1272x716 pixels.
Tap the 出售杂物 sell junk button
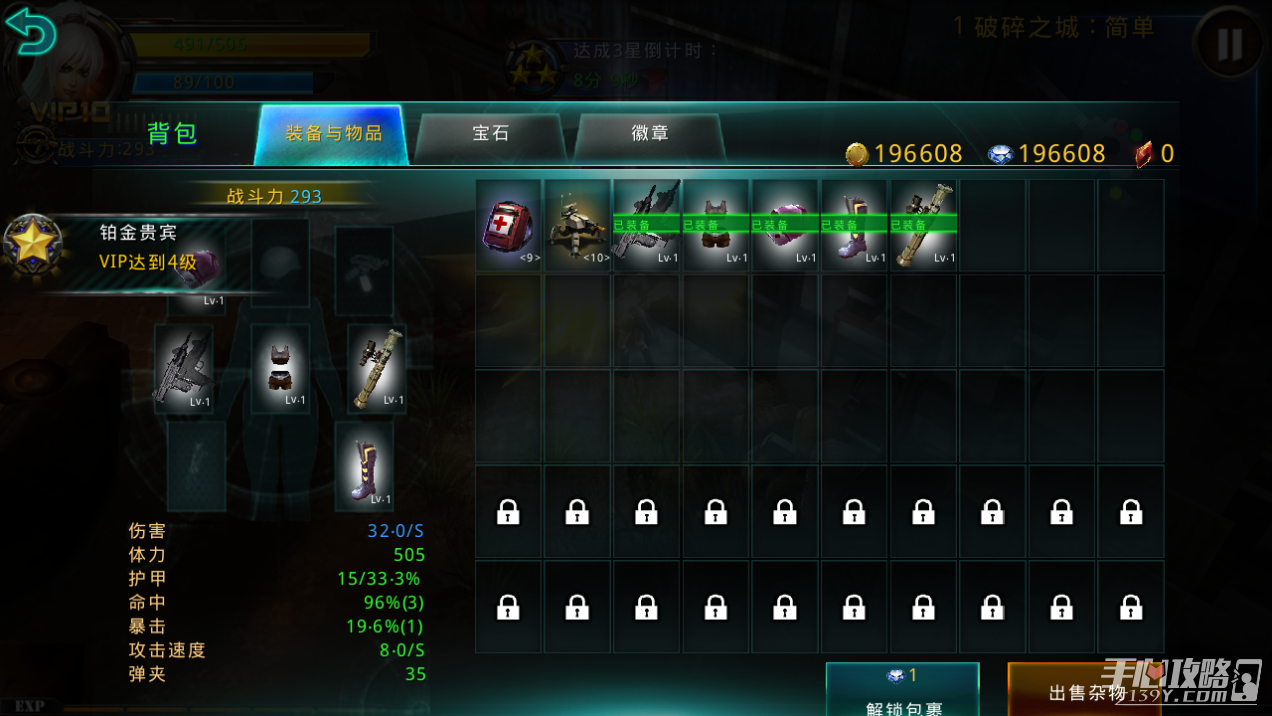coord(1086,692)
